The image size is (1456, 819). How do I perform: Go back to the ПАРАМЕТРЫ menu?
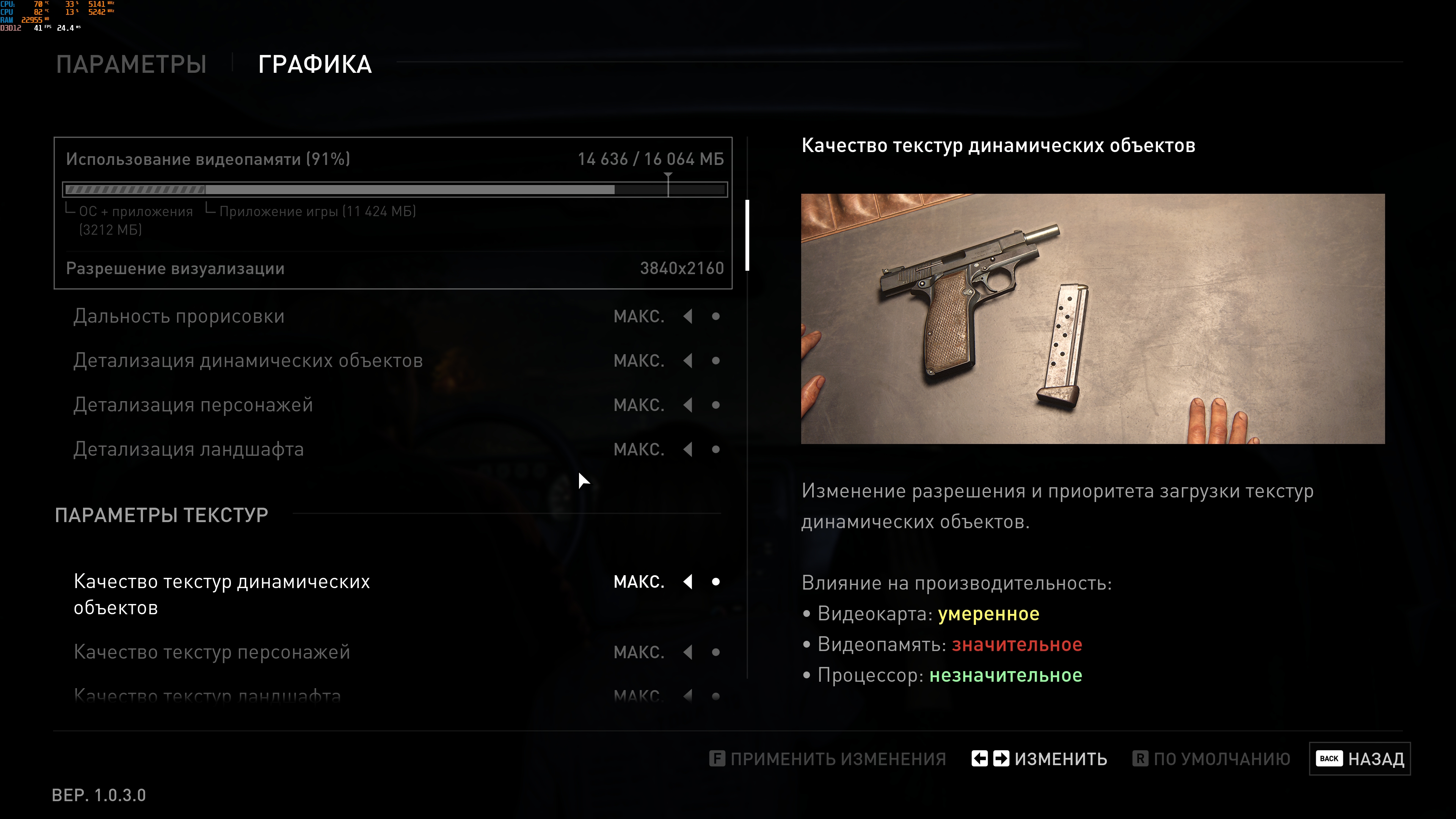131,64
